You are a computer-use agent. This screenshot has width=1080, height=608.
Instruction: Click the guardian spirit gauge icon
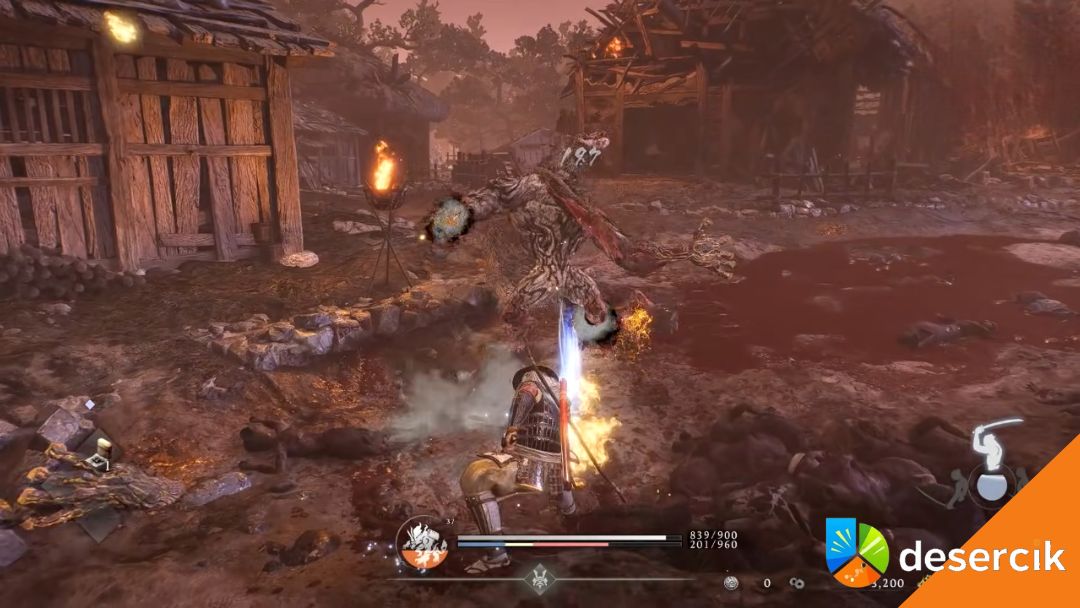[422, 543]
